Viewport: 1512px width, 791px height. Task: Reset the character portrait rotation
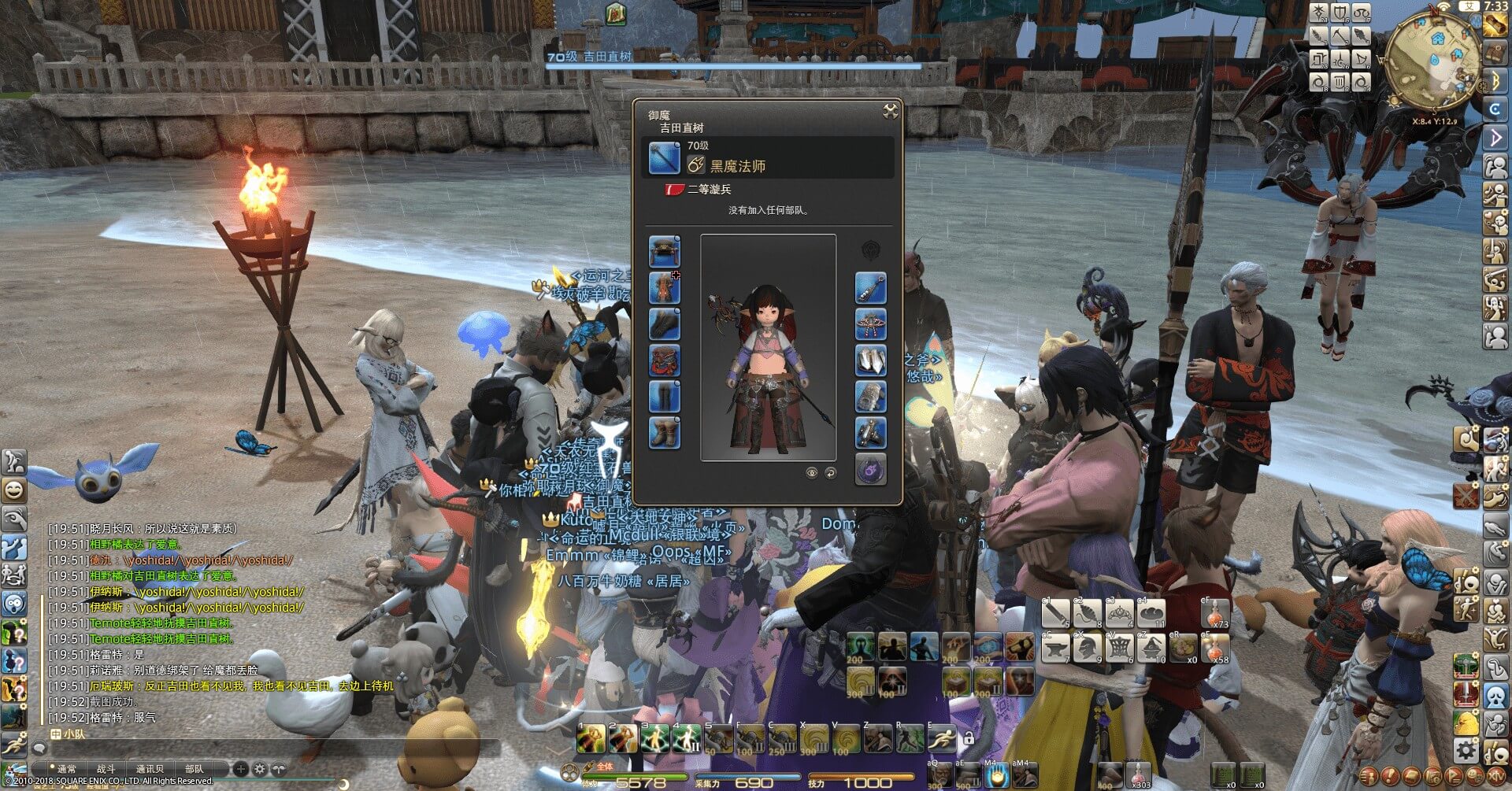point(830,472)
